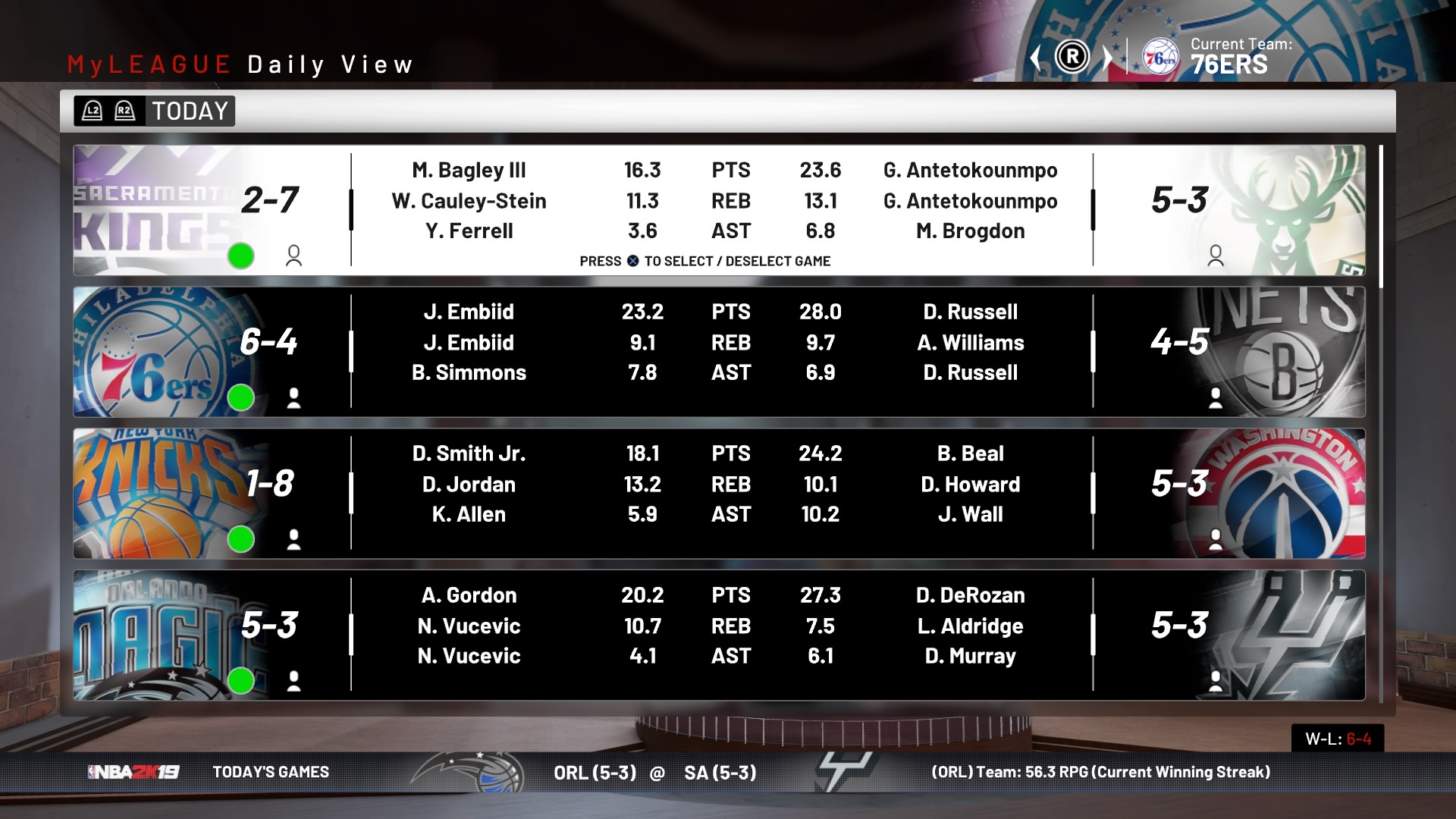Choose the 76ers vs Nets matchup row
1456x819 pixels.
[x=719, y=352]
